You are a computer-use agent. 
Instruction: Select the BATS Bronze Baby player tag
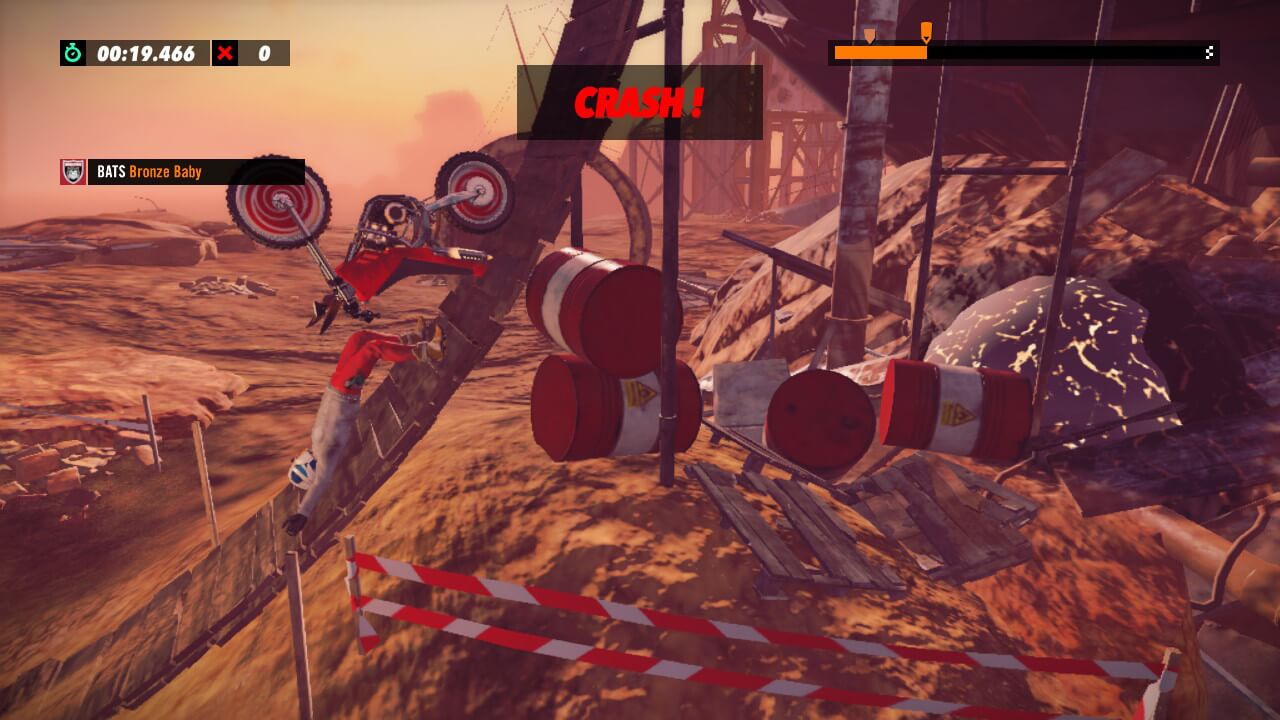(195, 172)
